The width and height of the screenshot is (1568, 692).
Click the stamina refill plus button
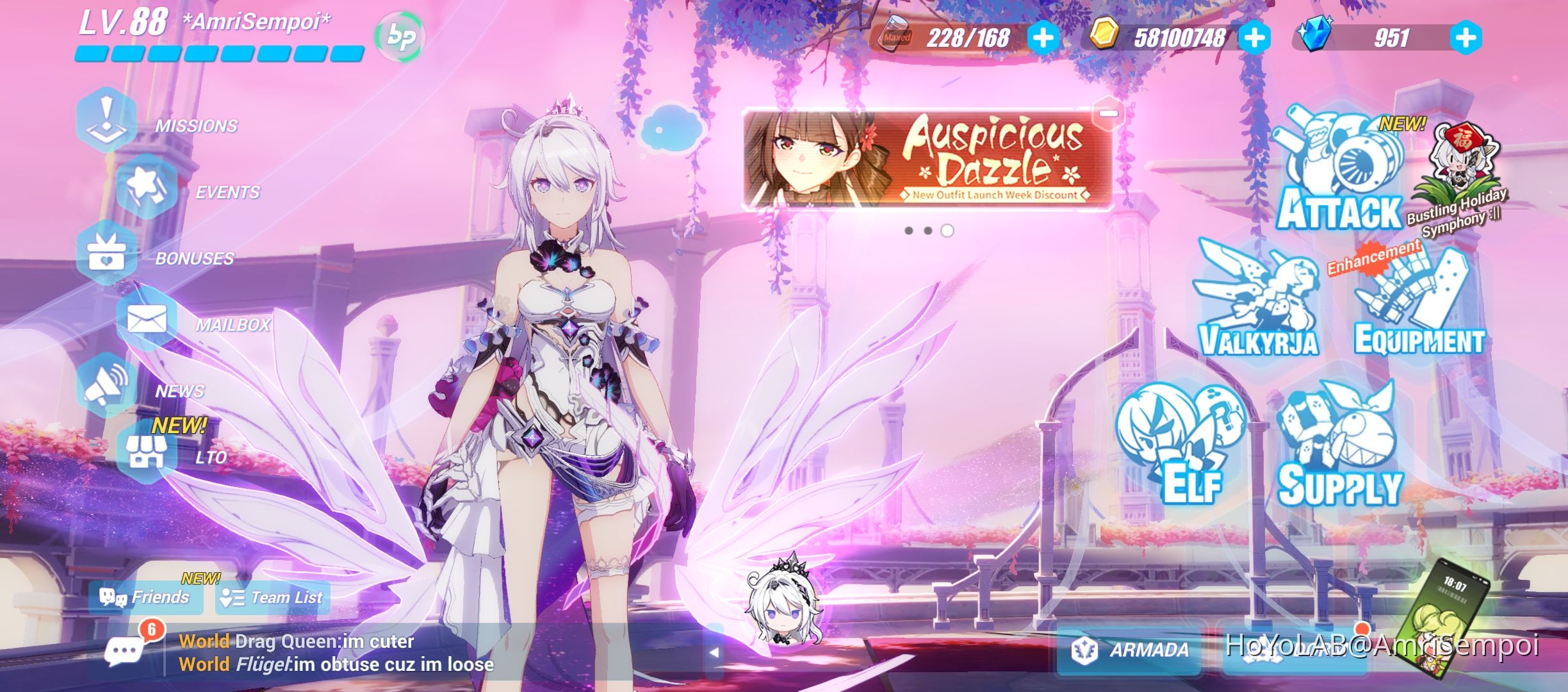point(1044,38)
